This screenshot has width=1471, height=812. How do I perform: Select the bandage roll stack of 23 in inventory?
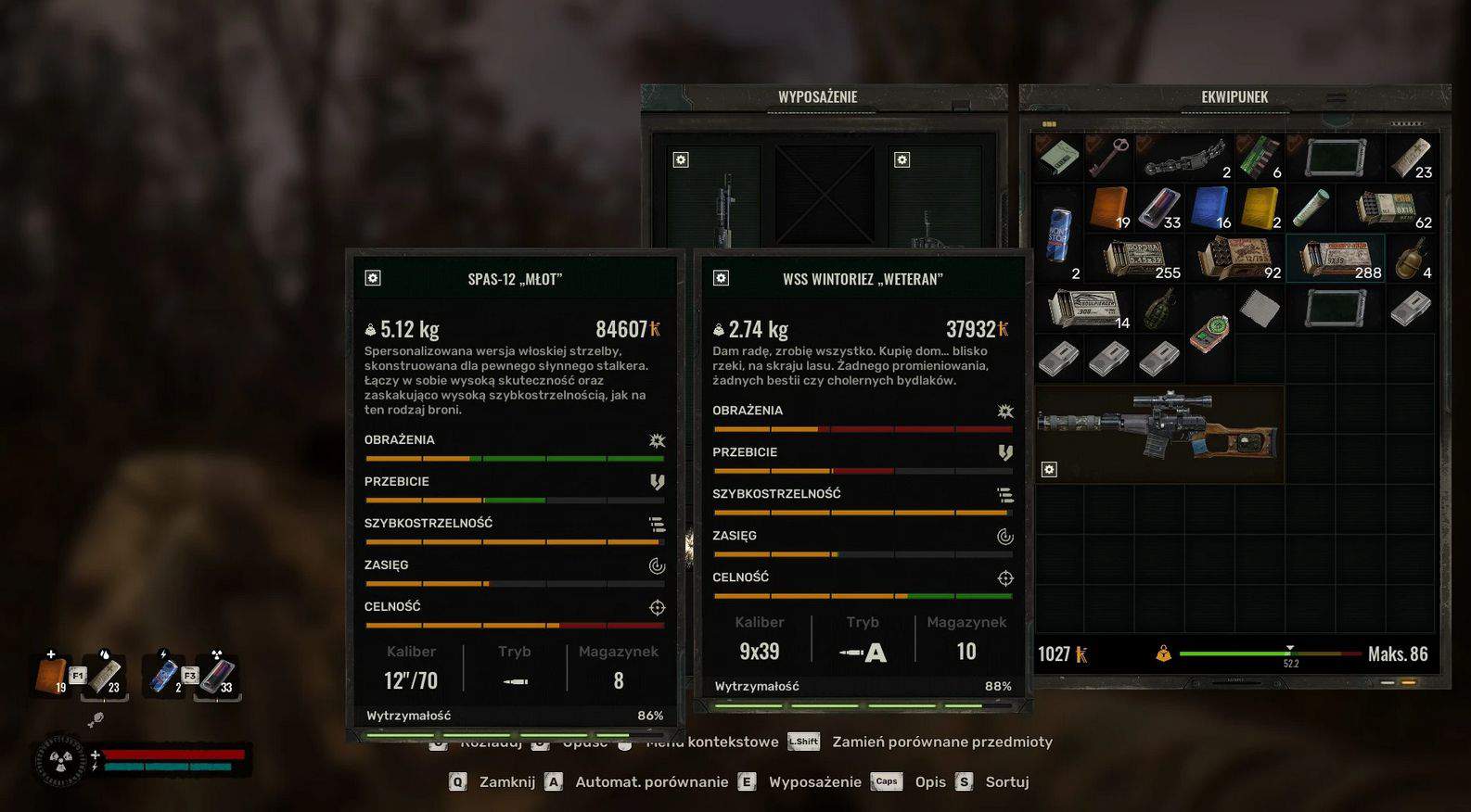click(x=1410, y=158)
